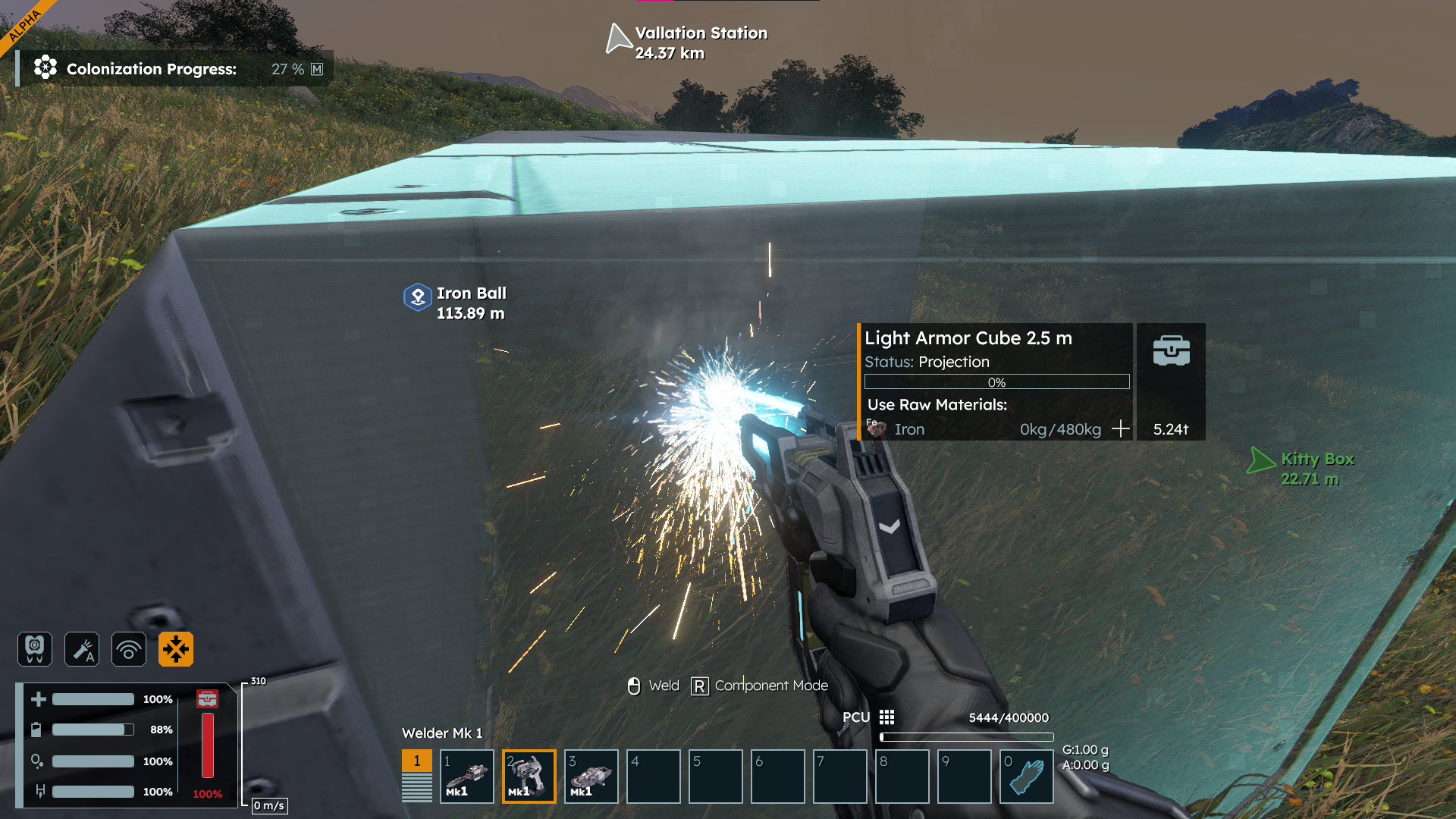Image resolution: width=1456 pixels, height=819 pixels.
Task: Toggle the broadcasting signal icon
Action: tap(129, 649)
